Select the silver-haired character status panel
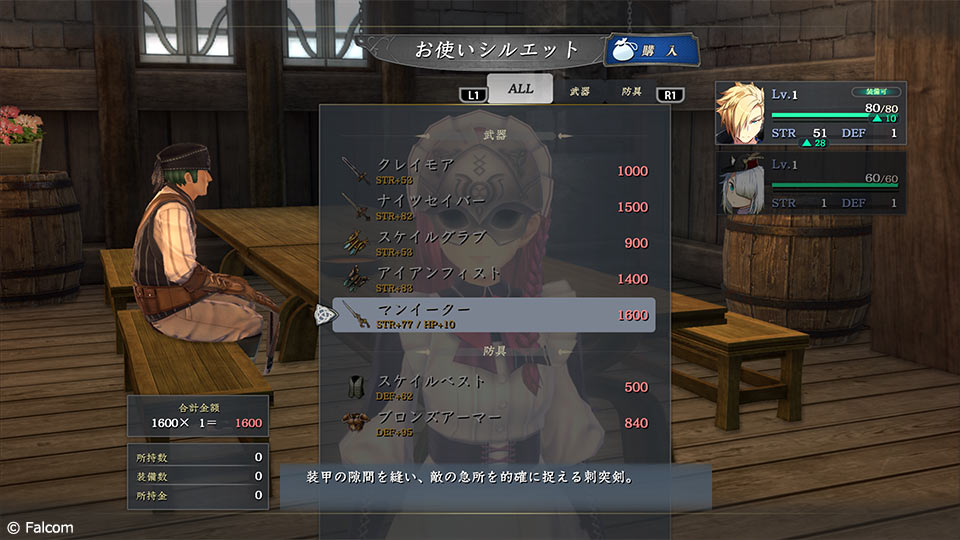Screen dimensions: 960x540 coord(811,183)
